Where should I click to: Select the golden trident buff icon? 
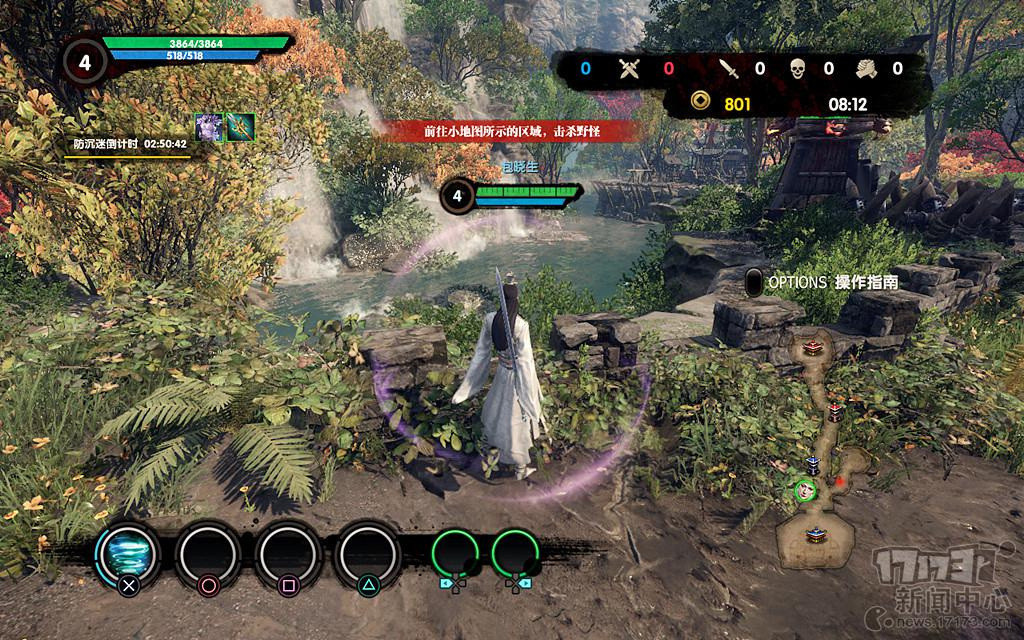(x=240, y=127)
